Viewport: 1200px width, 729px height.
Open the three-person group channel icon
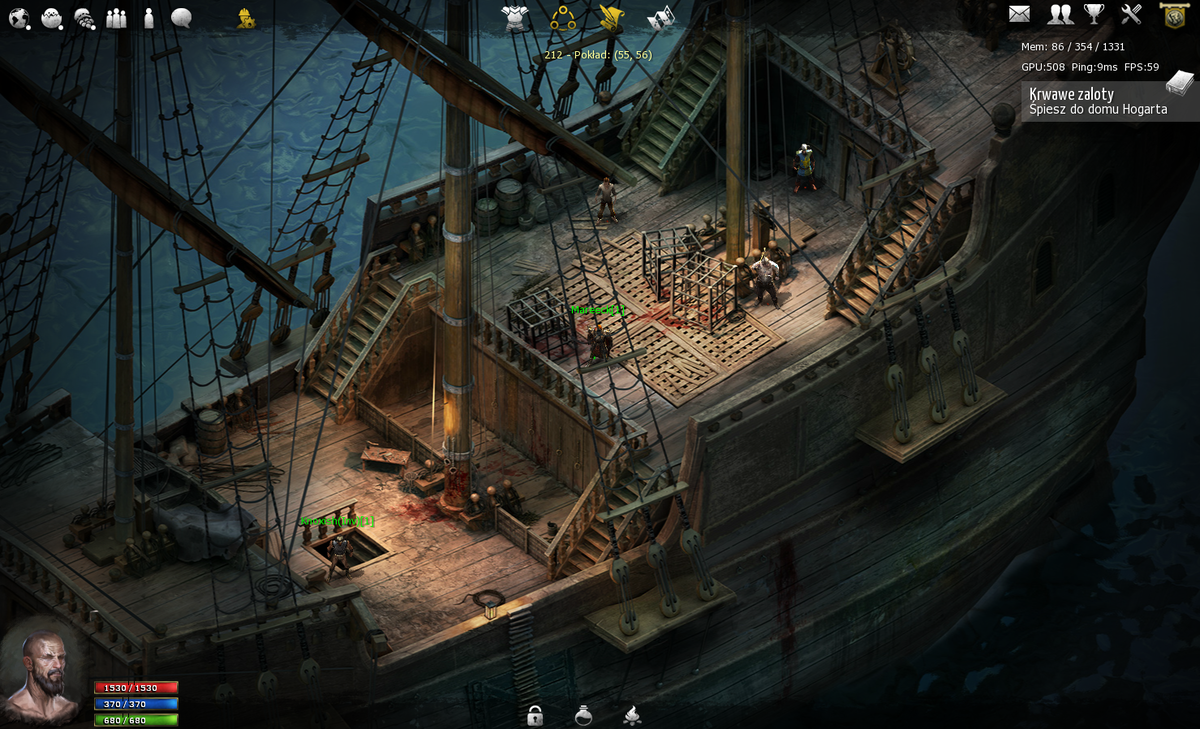117,17
